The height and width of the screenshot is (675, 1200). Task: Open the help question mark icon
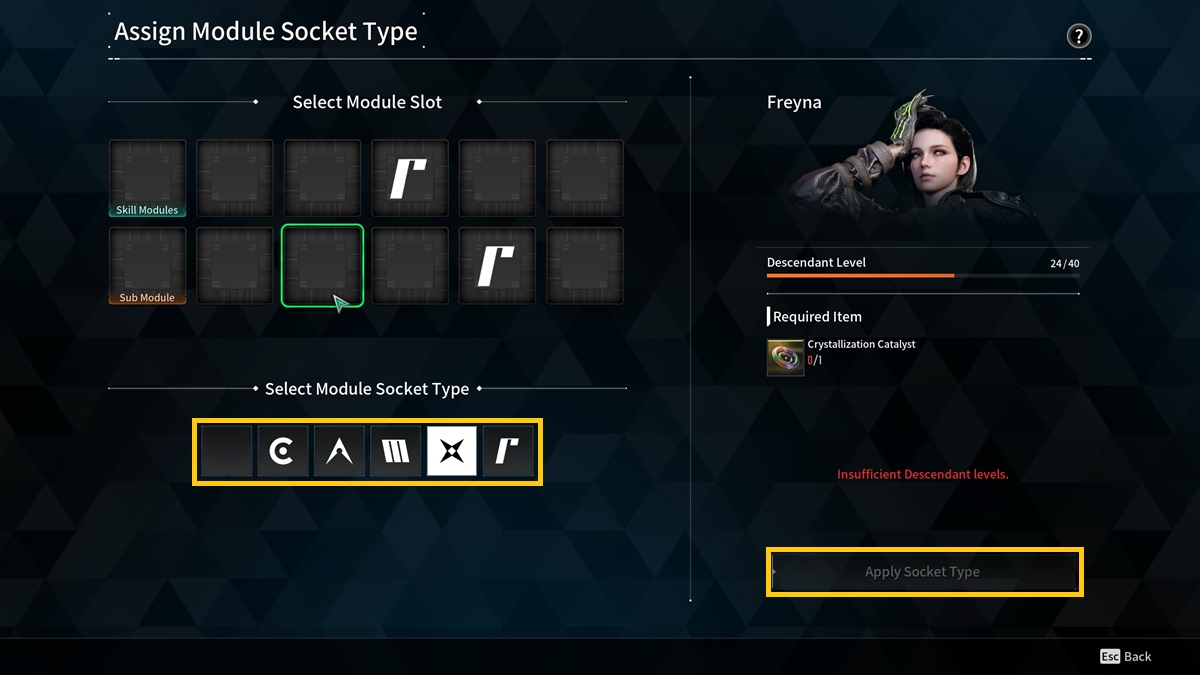click(1078, 37)
